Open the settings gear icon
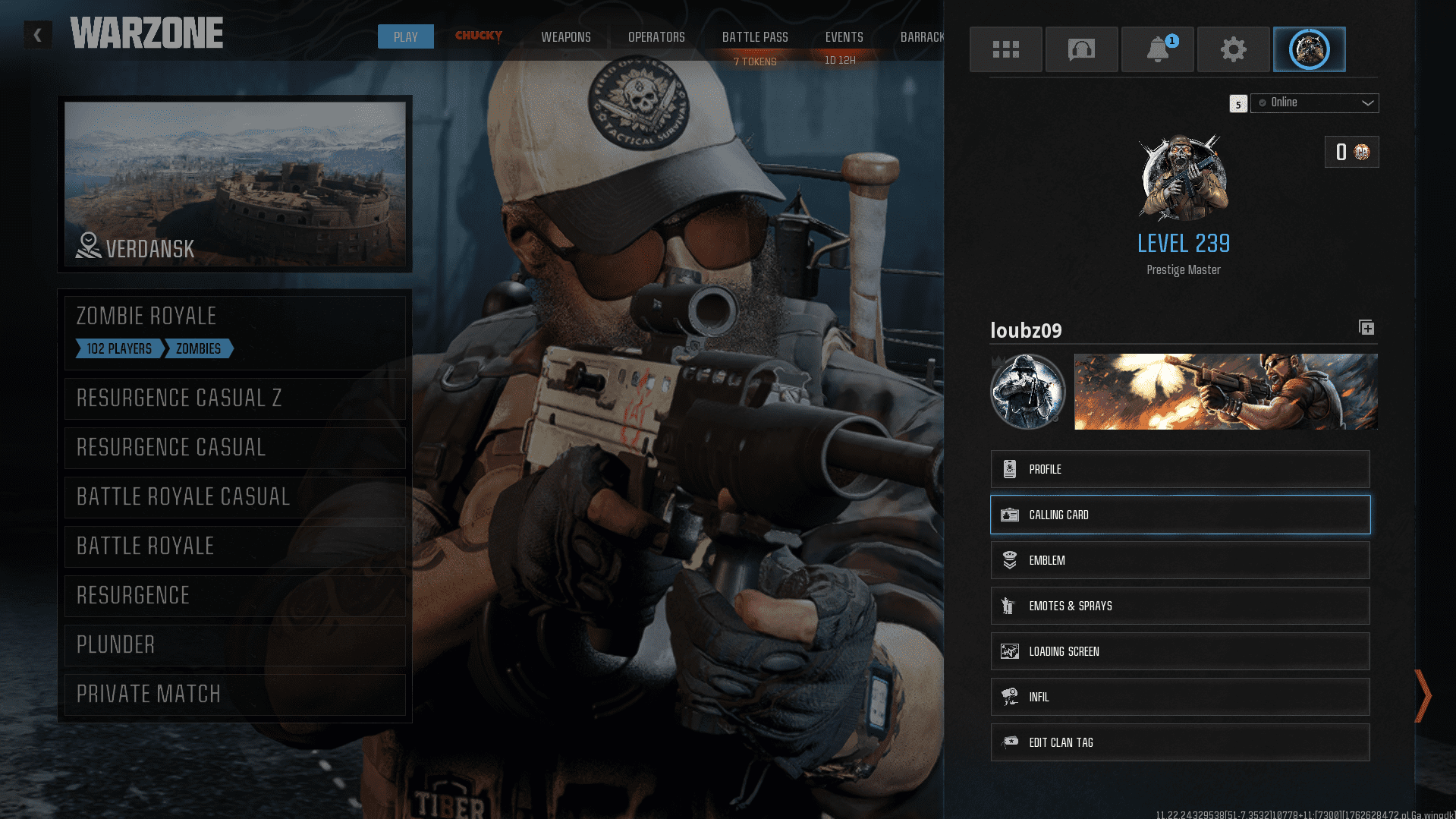This screenshot has width=1456, height=819. pos(1233,49)
